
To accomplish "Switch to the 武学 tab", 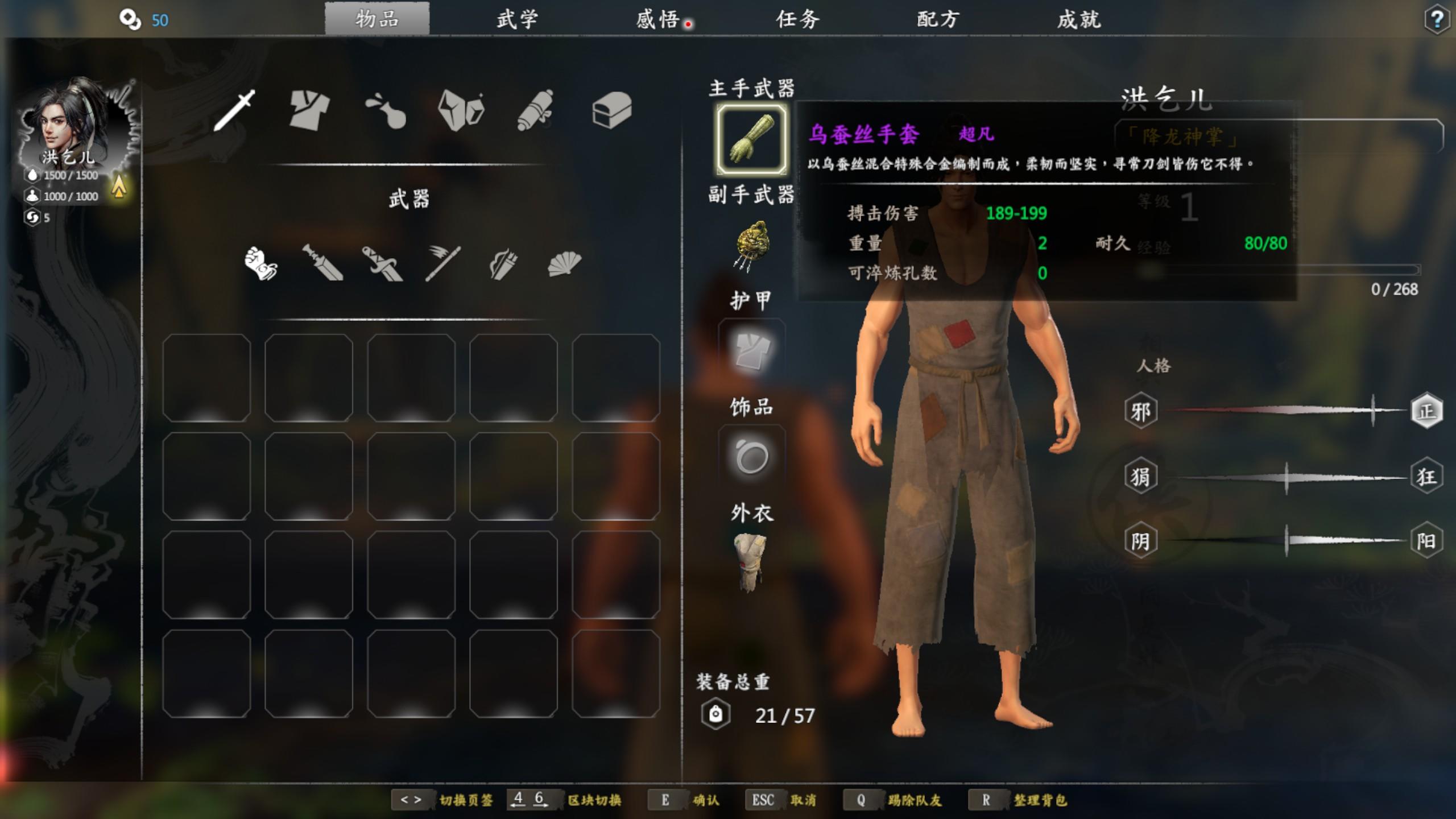I will (517, 20).
